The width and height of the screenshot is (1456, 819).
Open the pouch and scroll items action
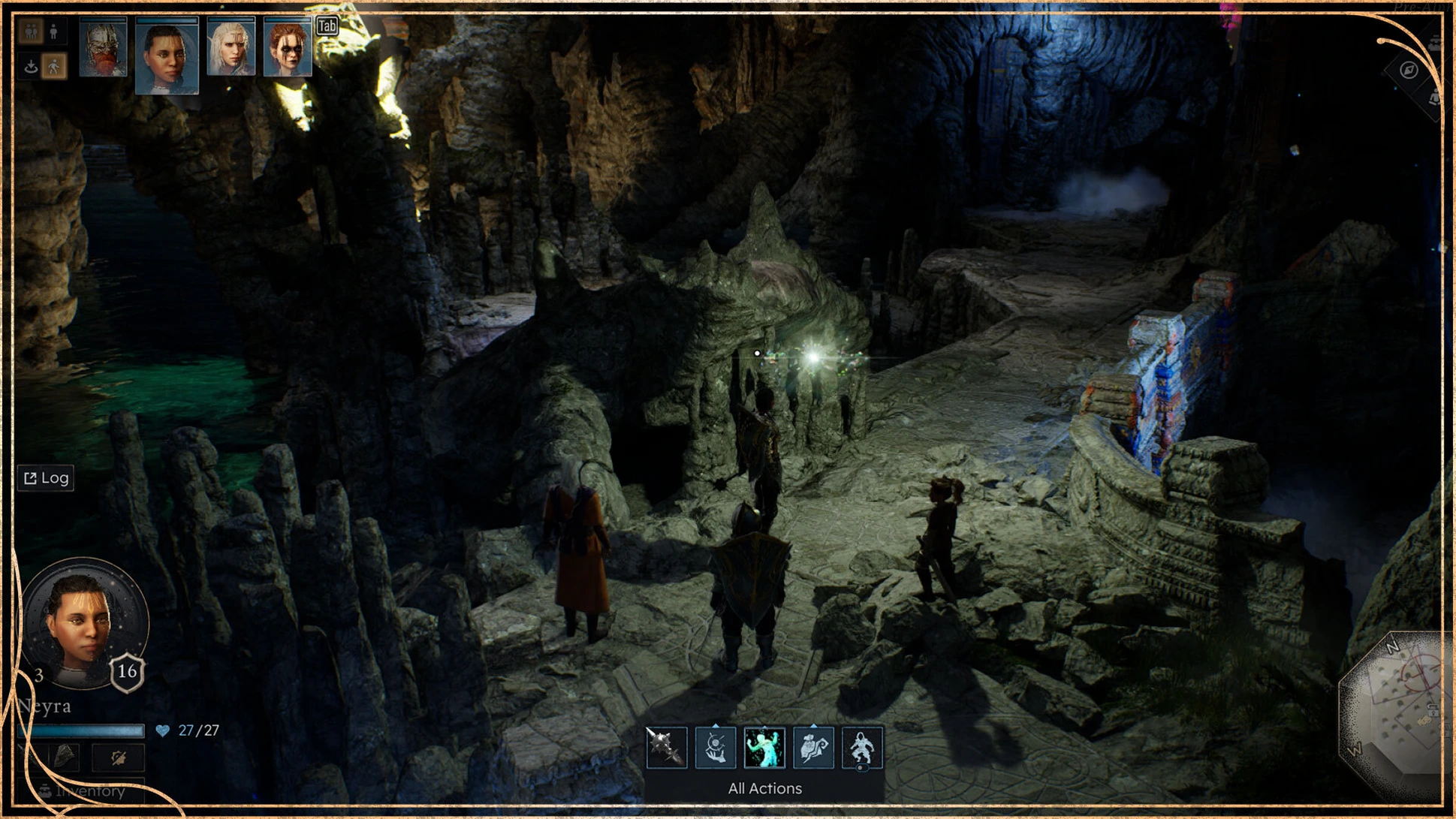813,748
